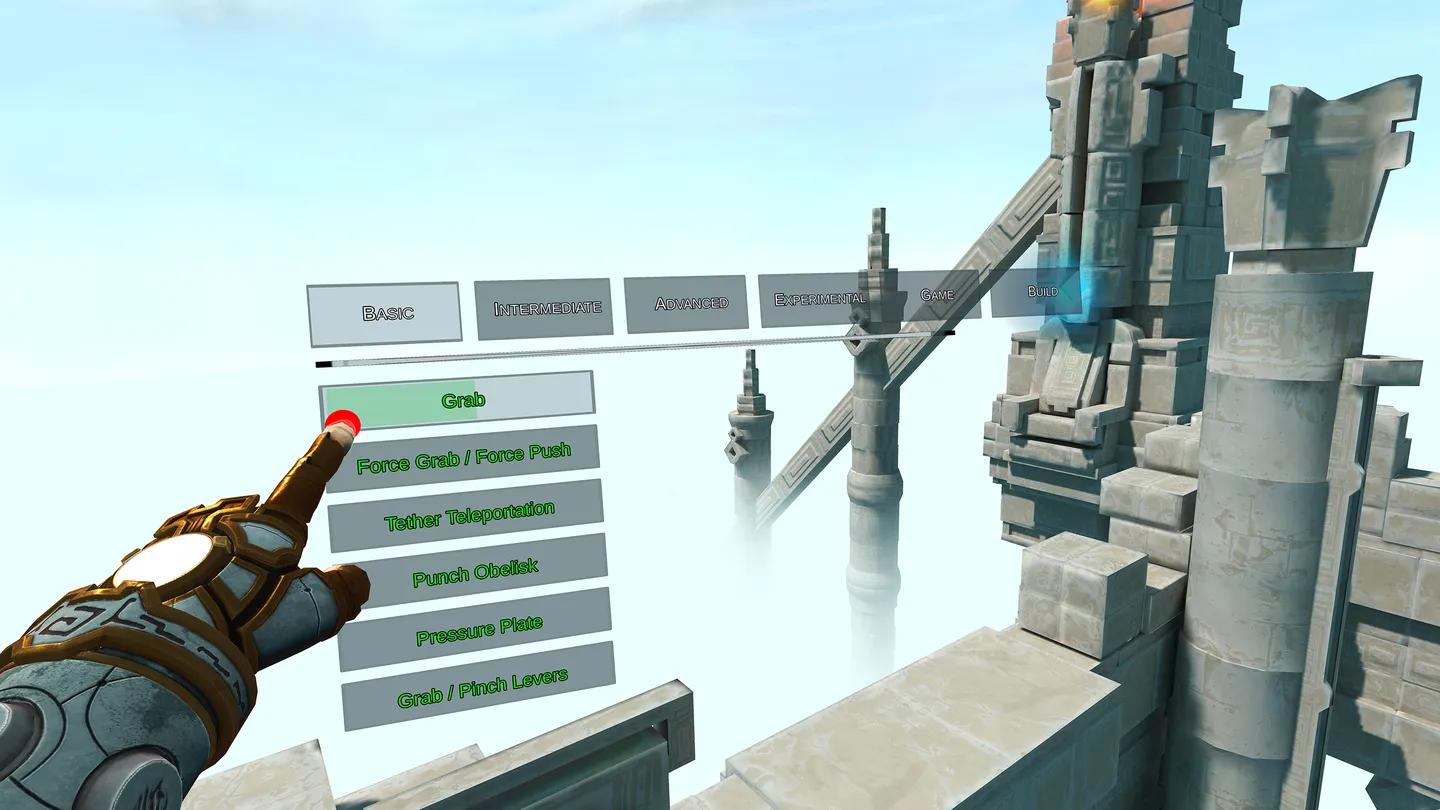This screenshot has width=1440, height=810.
Task: Select Force Grab / Force Push
Action: coord(466,454)
